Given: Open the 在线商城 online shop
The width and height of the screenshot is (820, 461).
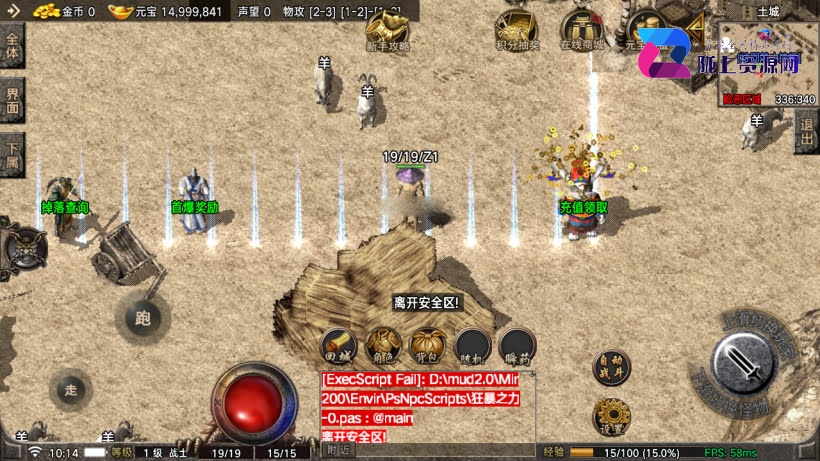Looking at the screenshot, I should [x=581, y=31].
